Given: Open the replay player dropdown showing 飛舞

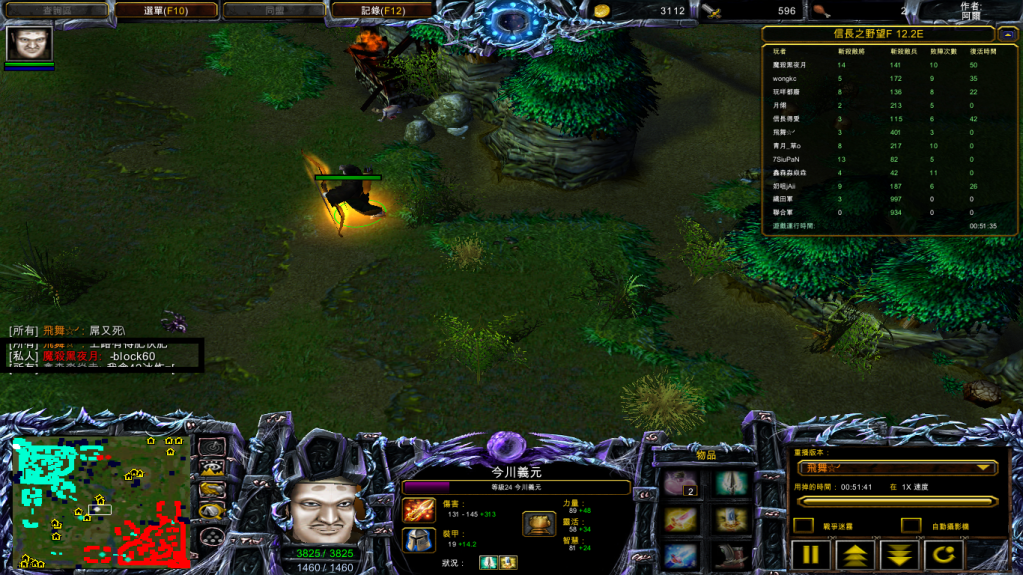Looking at the screenshot, I should tap(896, 467).
